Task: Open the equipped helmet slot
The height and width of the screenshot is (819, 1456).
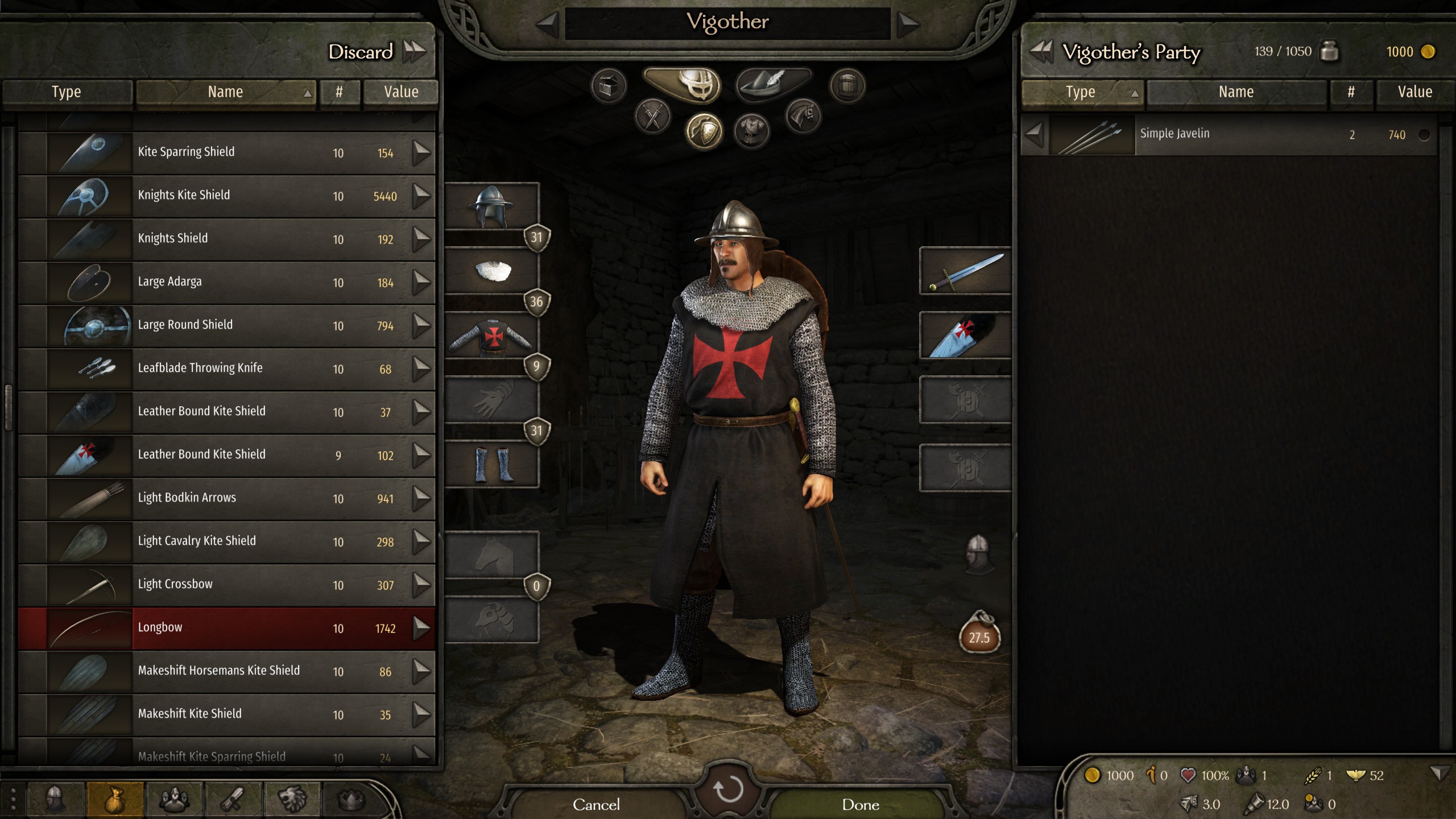Action: [491, 206]
